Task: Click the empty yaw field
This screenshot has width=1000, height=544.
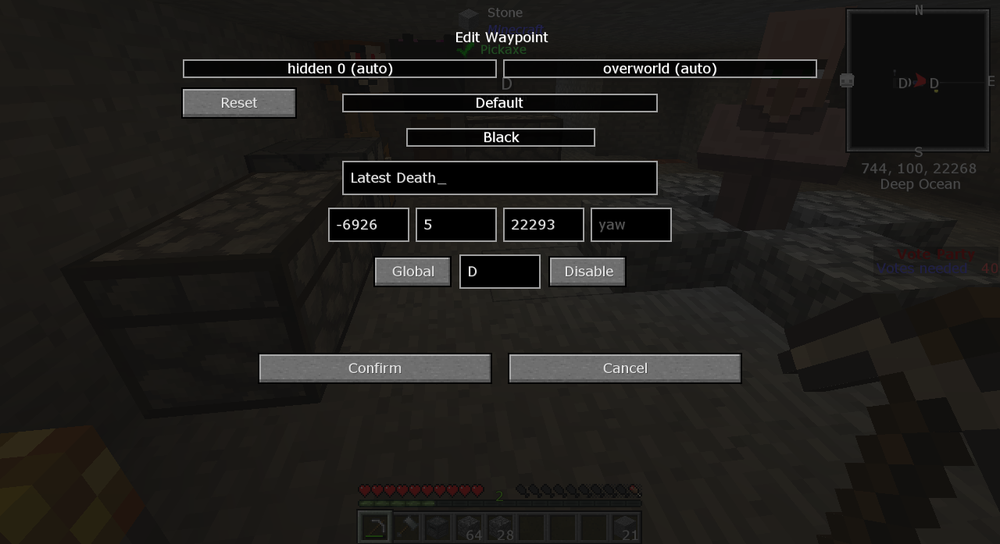Action: tap(631, 225)
